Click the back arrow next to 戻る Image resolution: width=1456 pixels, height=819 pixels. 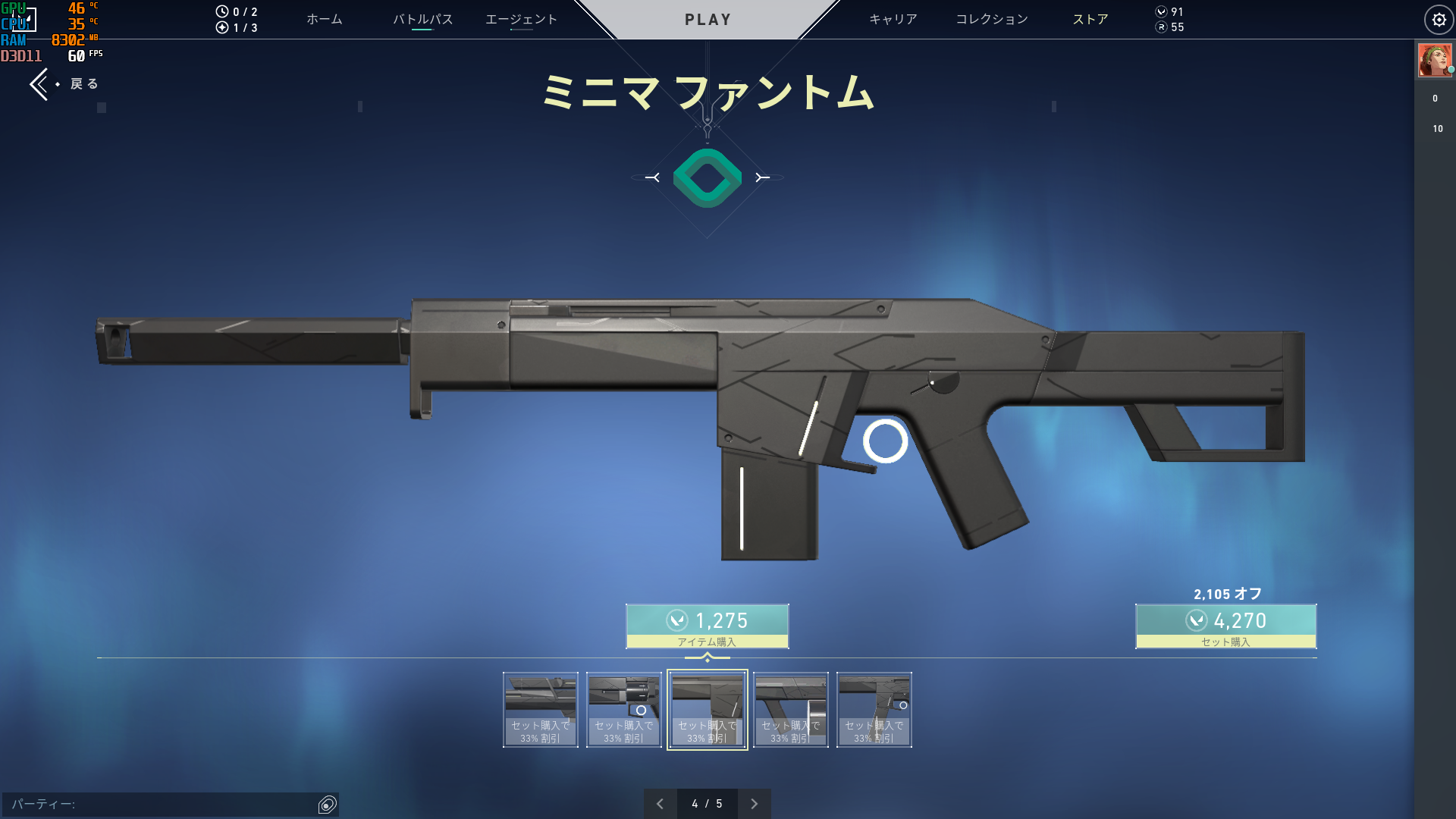39,83
